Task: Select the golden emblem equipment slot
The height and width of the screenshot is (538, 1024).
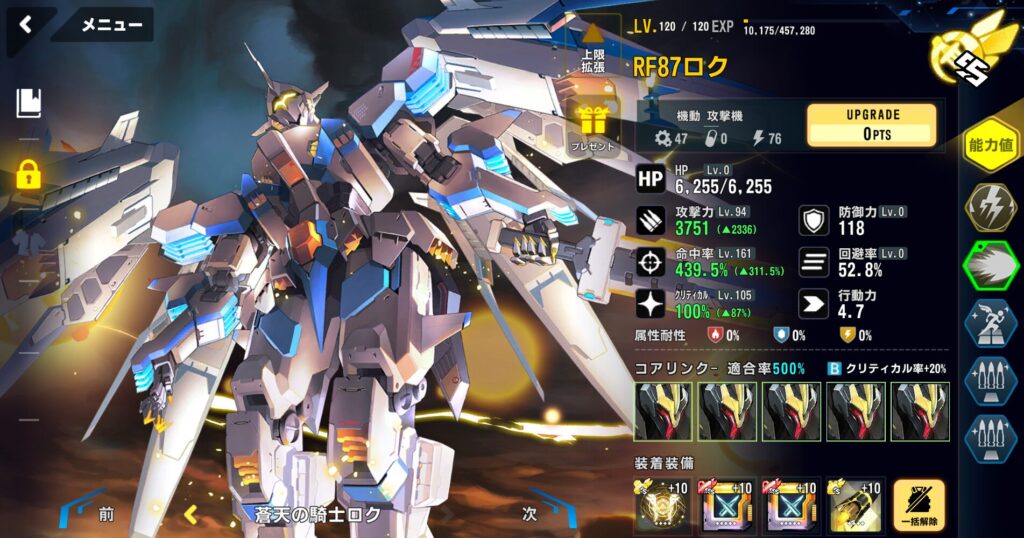Action: [x=661, y=506]
